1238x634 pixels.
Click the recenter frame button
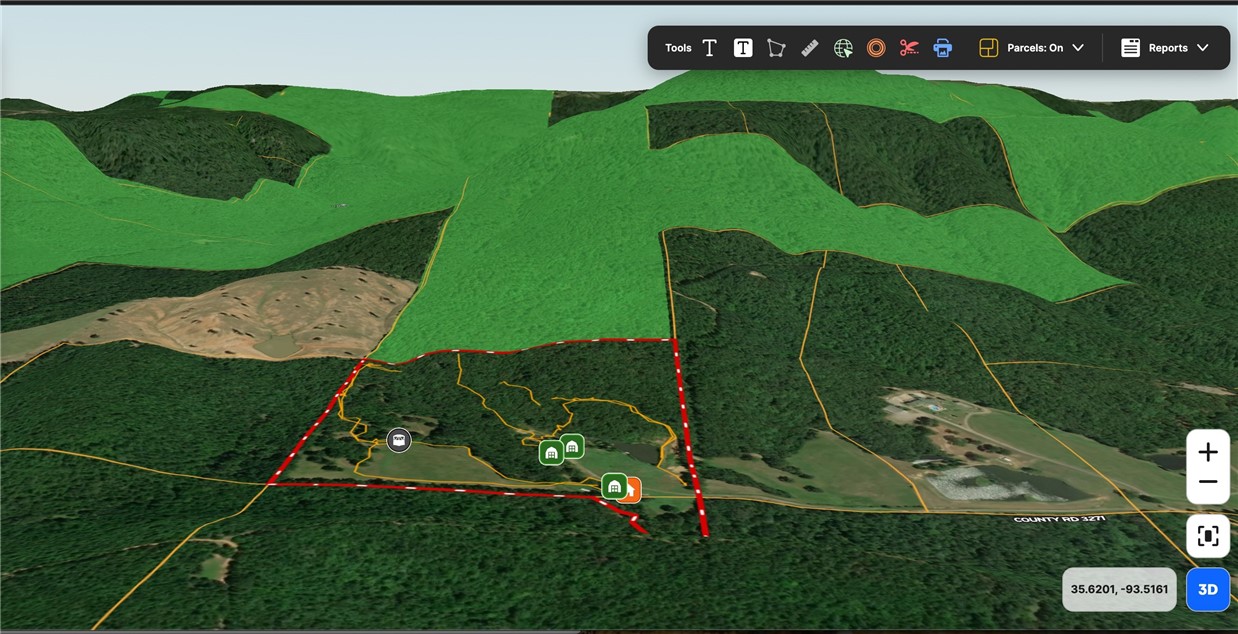[1208, 536]
